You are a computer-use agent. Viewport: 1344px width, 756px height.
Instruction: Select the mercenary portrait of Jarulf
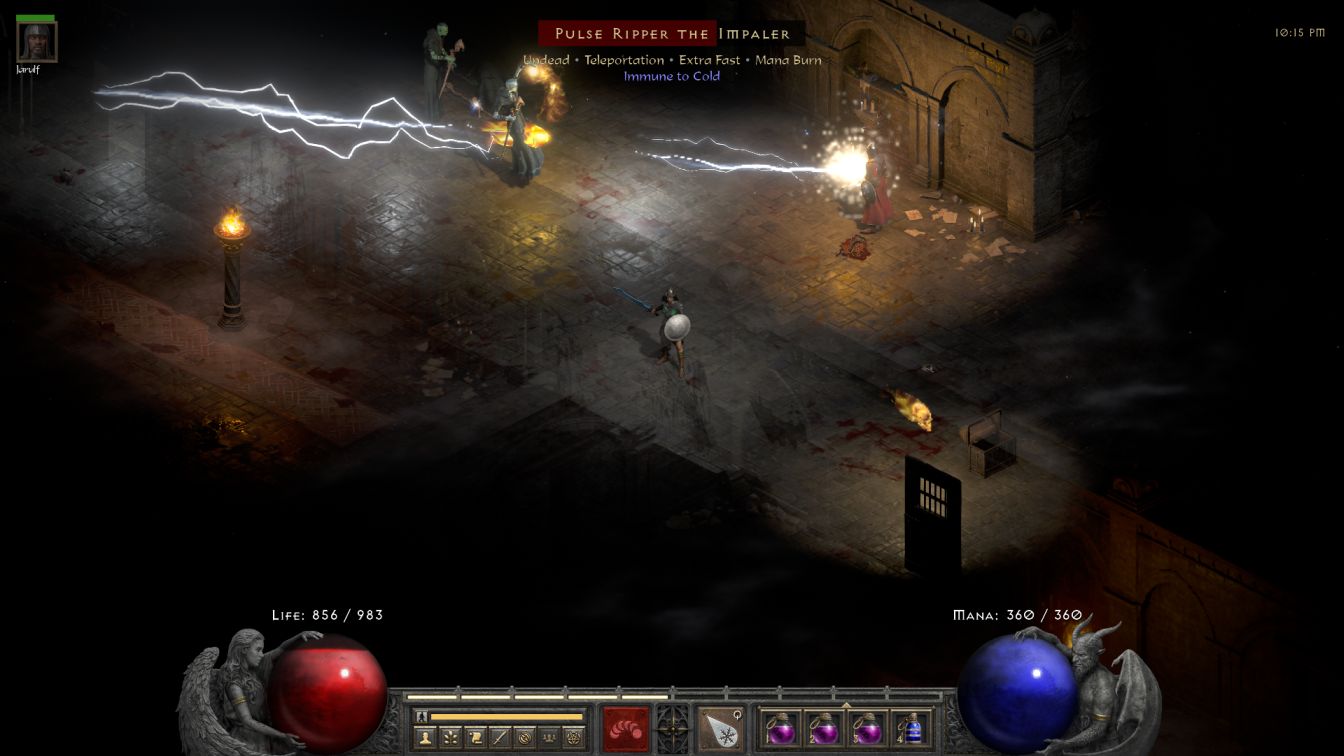37,42
